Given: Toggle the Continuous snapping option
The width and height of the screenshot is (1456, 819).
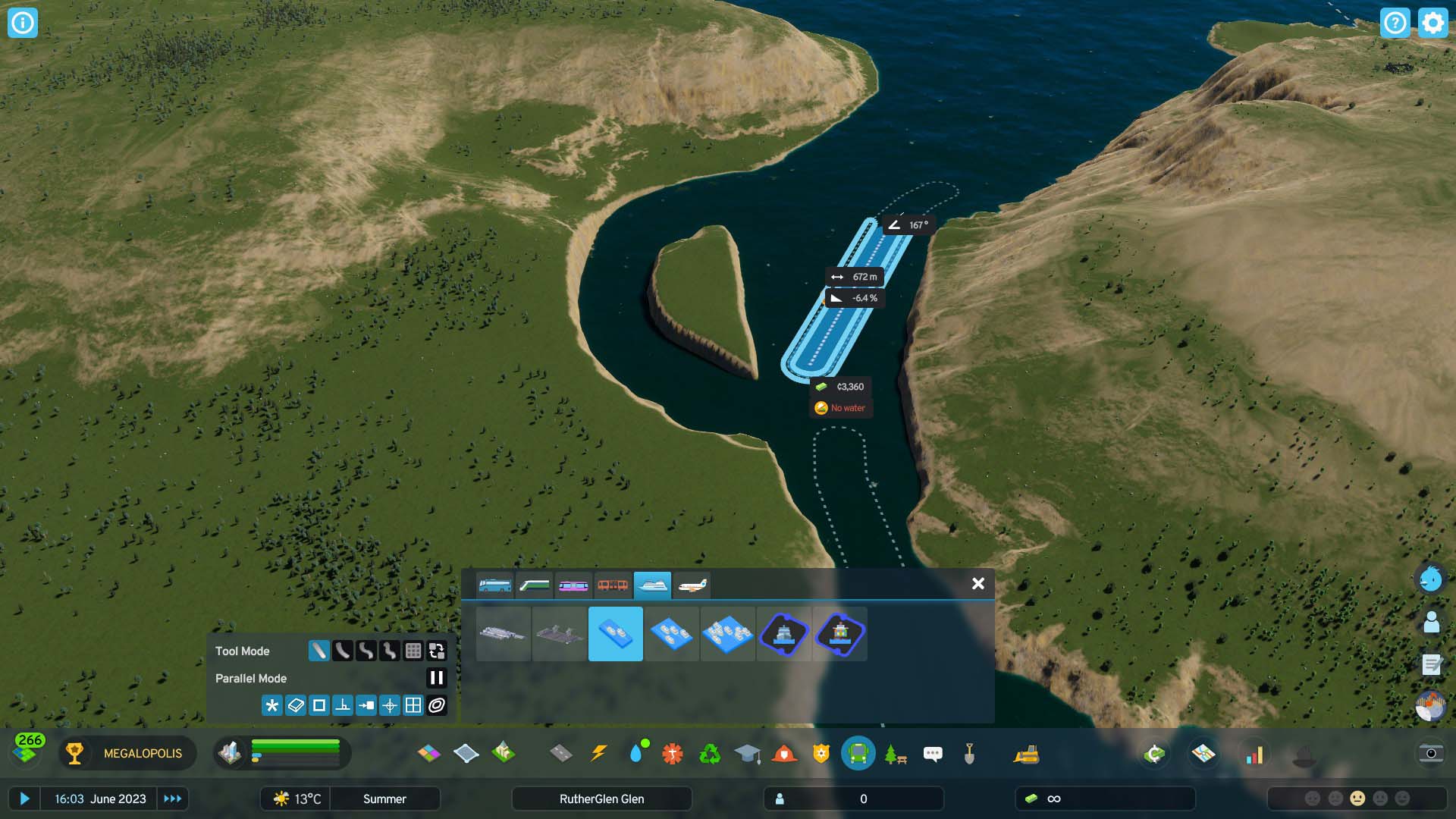Looking at the screenshot, I should (436, 705).
